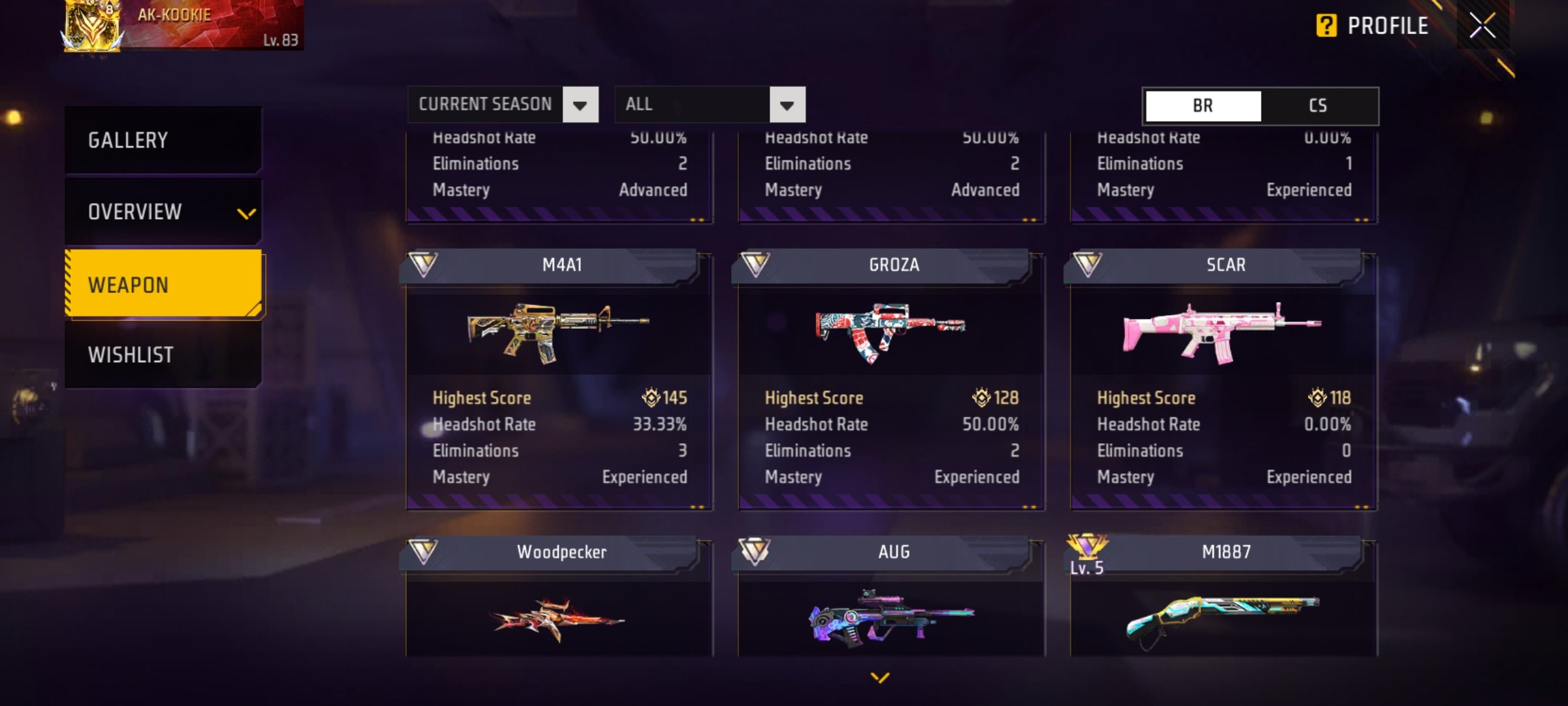The width and height of the screenshot is (1568, 706).
Task: Expand the Overview menu entry
Action: pyautogui.click(x=163, y=212)
